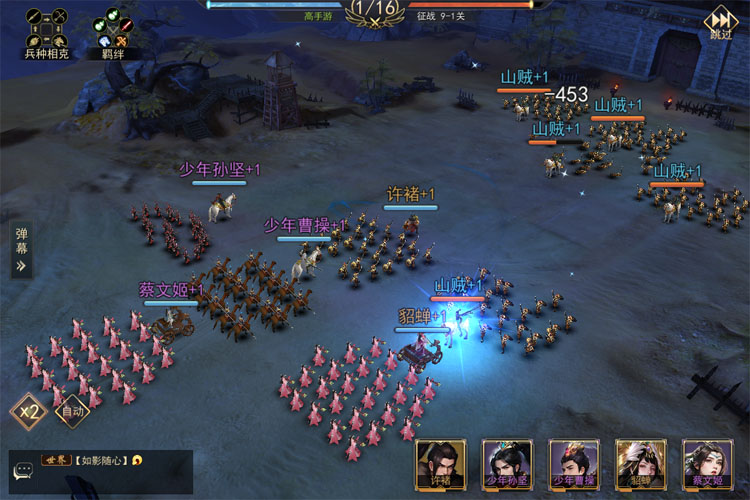
Task: Choose the 蔡文姬 hero portrait
Action: [x=707, y=466]
